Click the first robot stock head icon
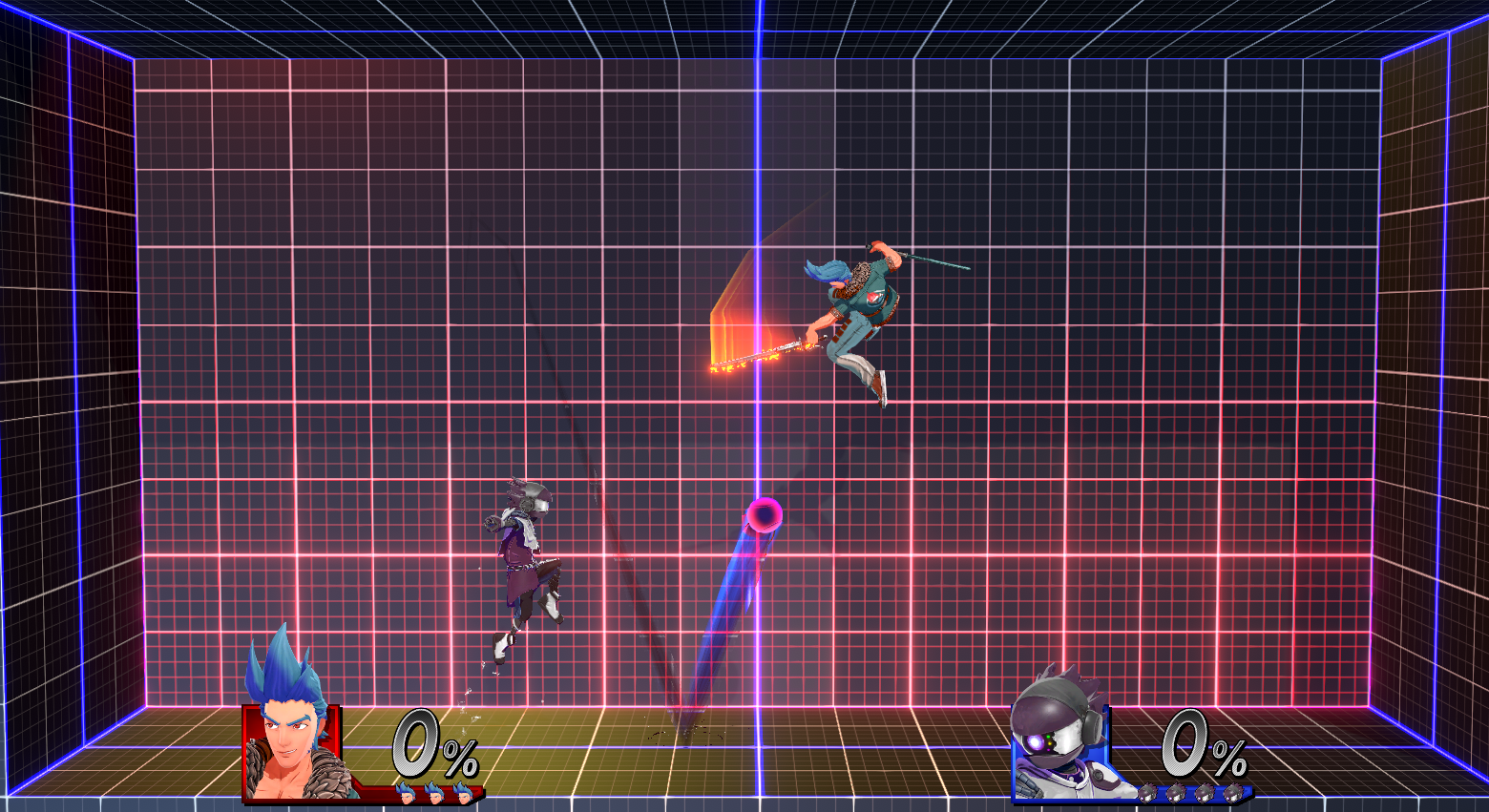The image size is (1489, 812). [1149, 792]
